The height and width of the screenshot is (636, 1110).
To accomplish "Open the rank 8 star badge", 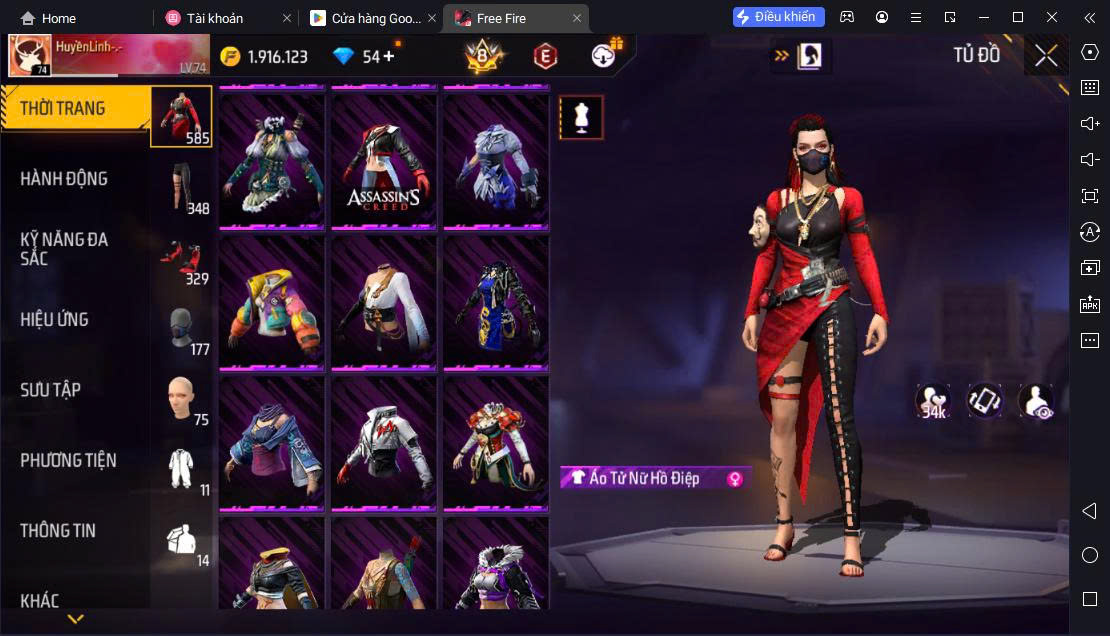I will click(485, 57).
